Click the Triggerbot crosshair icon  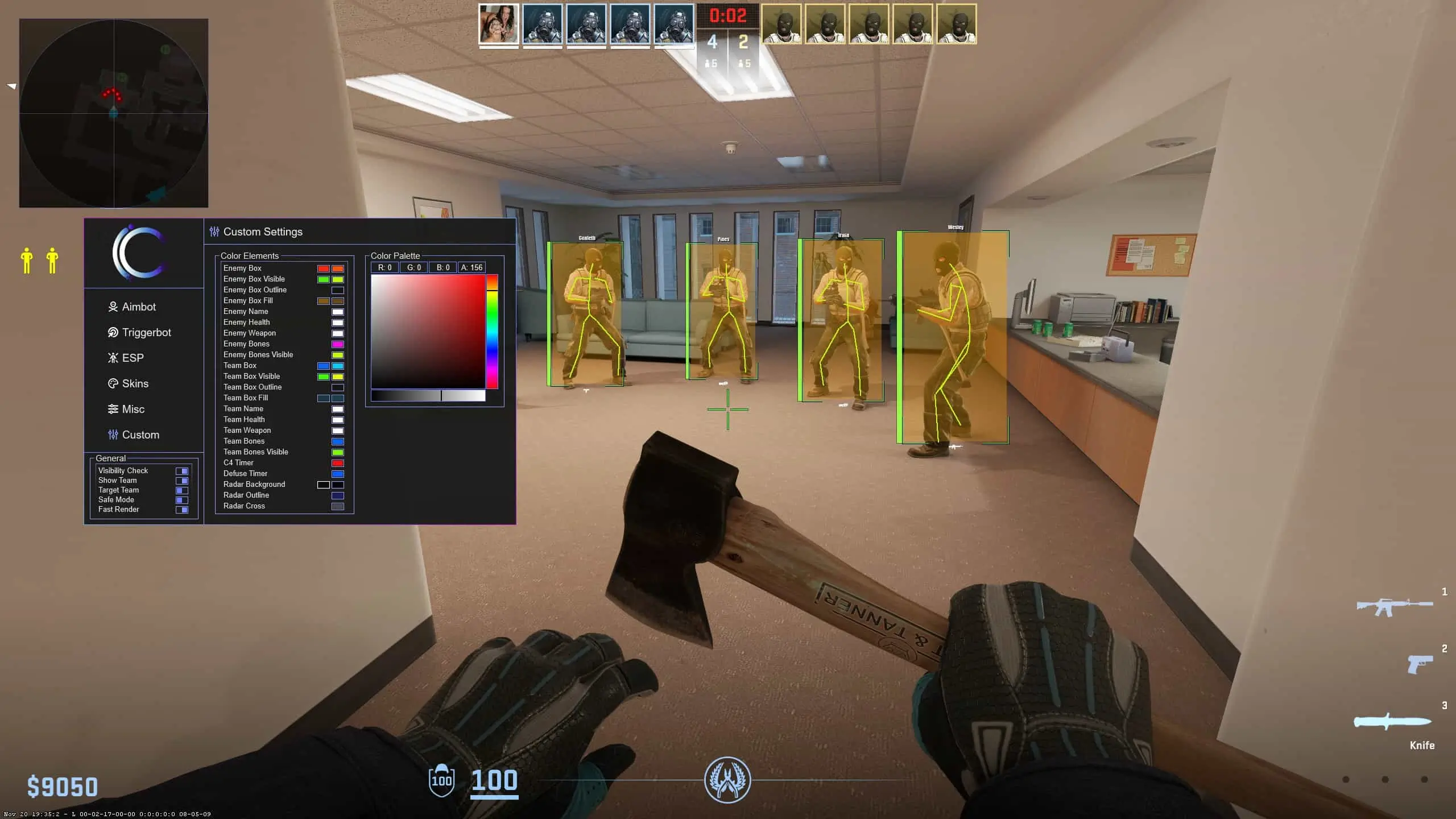click(113, 332)
